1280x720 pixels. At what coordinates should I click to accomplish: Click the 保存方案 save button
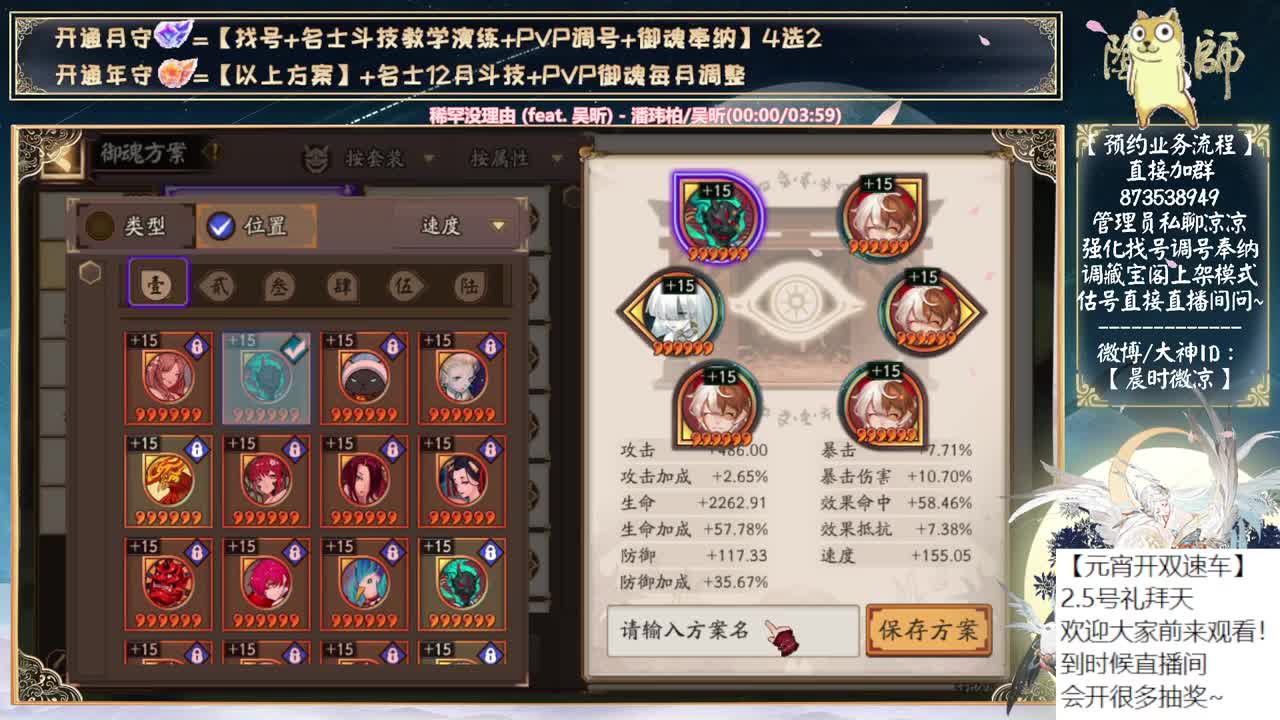coord(927,632)
